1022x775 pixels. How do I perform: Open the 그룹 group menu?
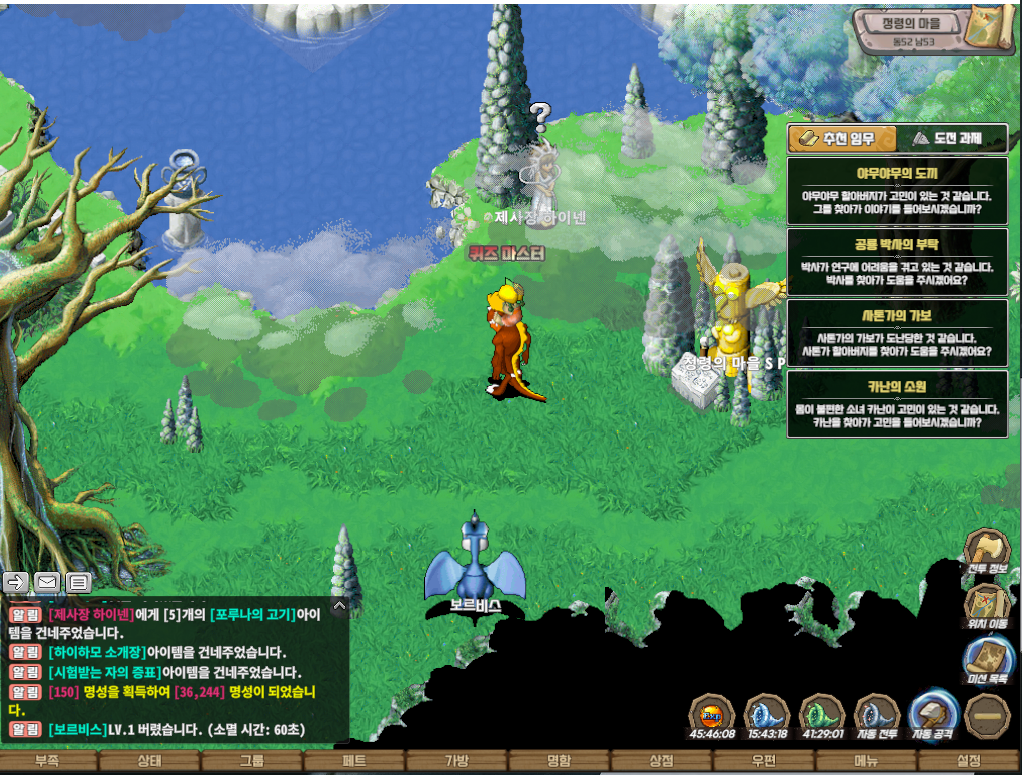pos(251,762)
